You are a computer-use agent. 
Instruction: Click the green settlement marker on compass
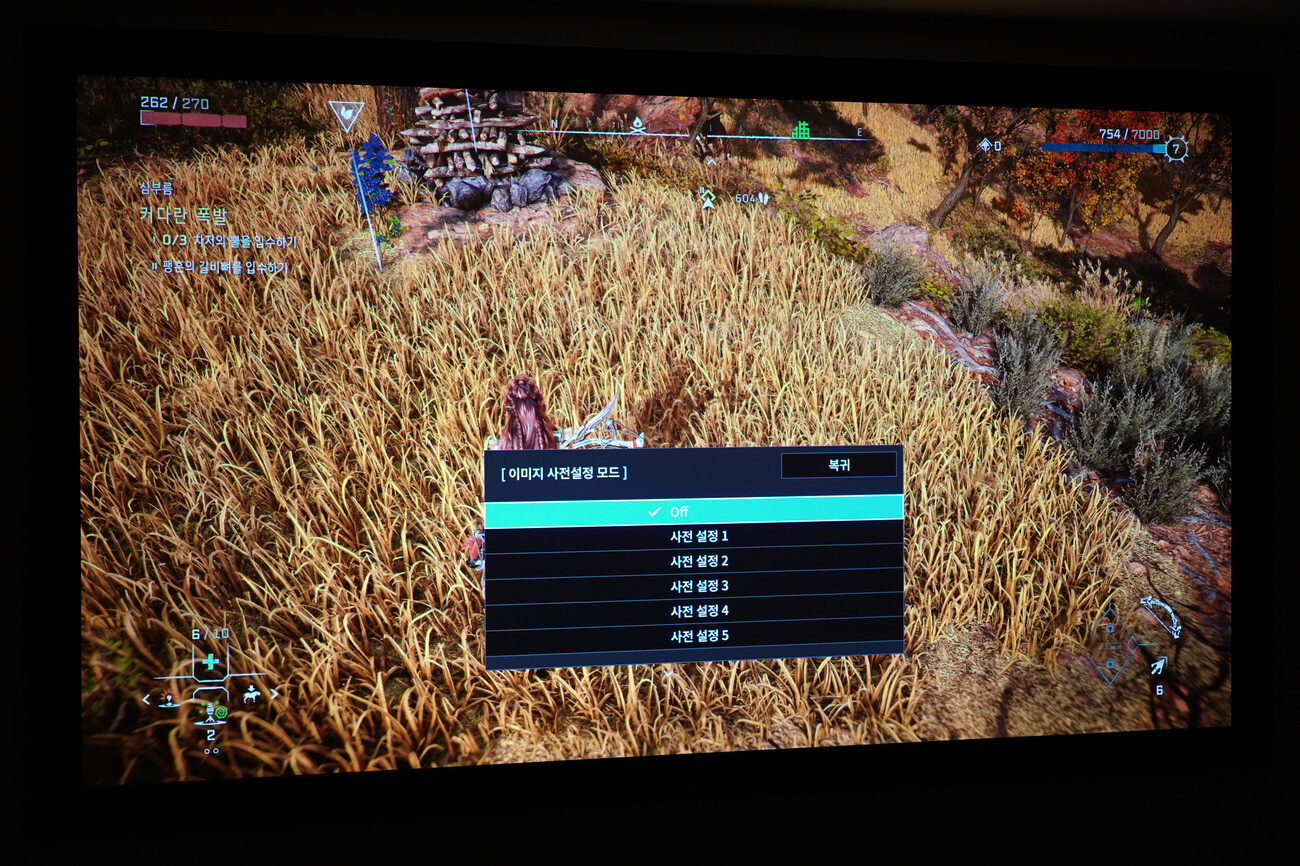pos(800,130)
